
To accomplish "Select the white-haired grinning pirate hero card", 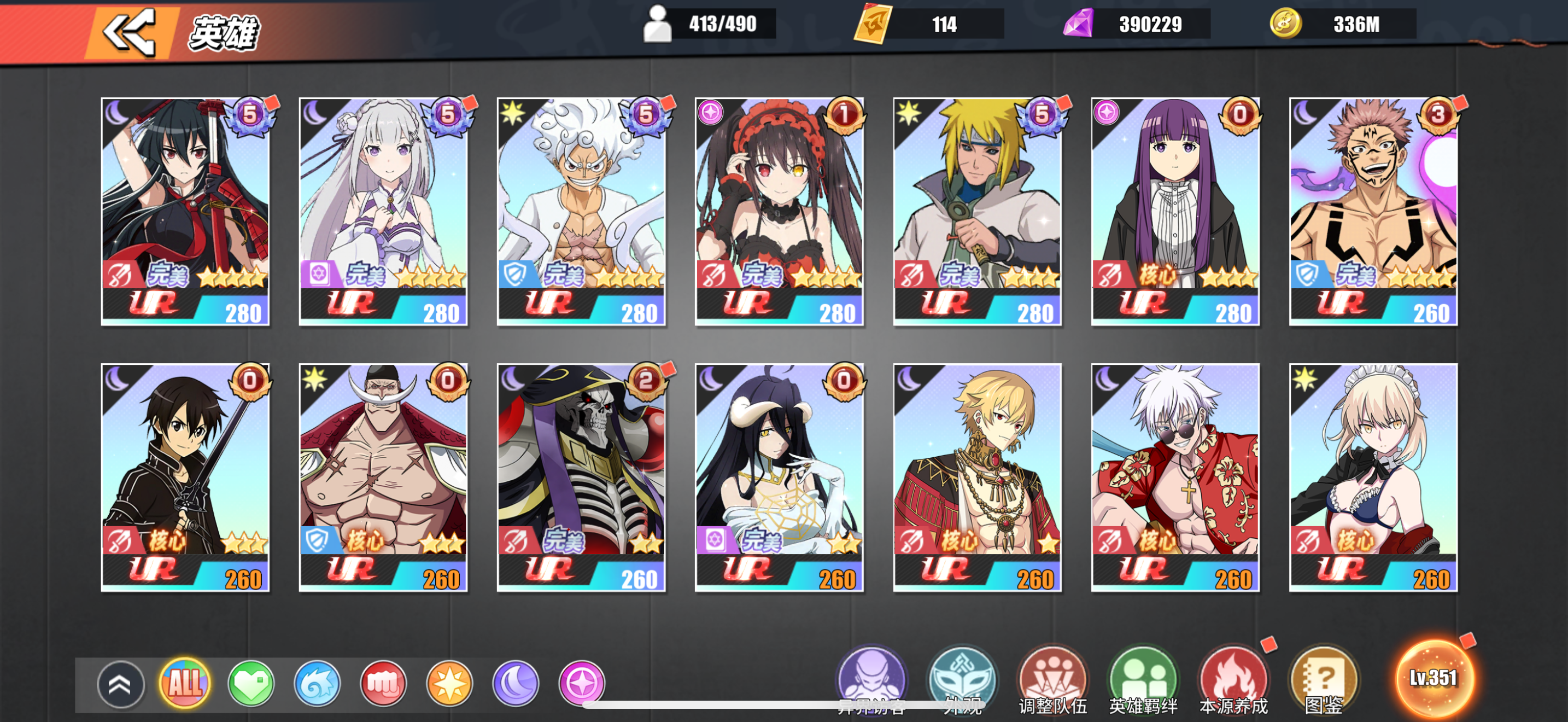I will (x=581, y=211).
